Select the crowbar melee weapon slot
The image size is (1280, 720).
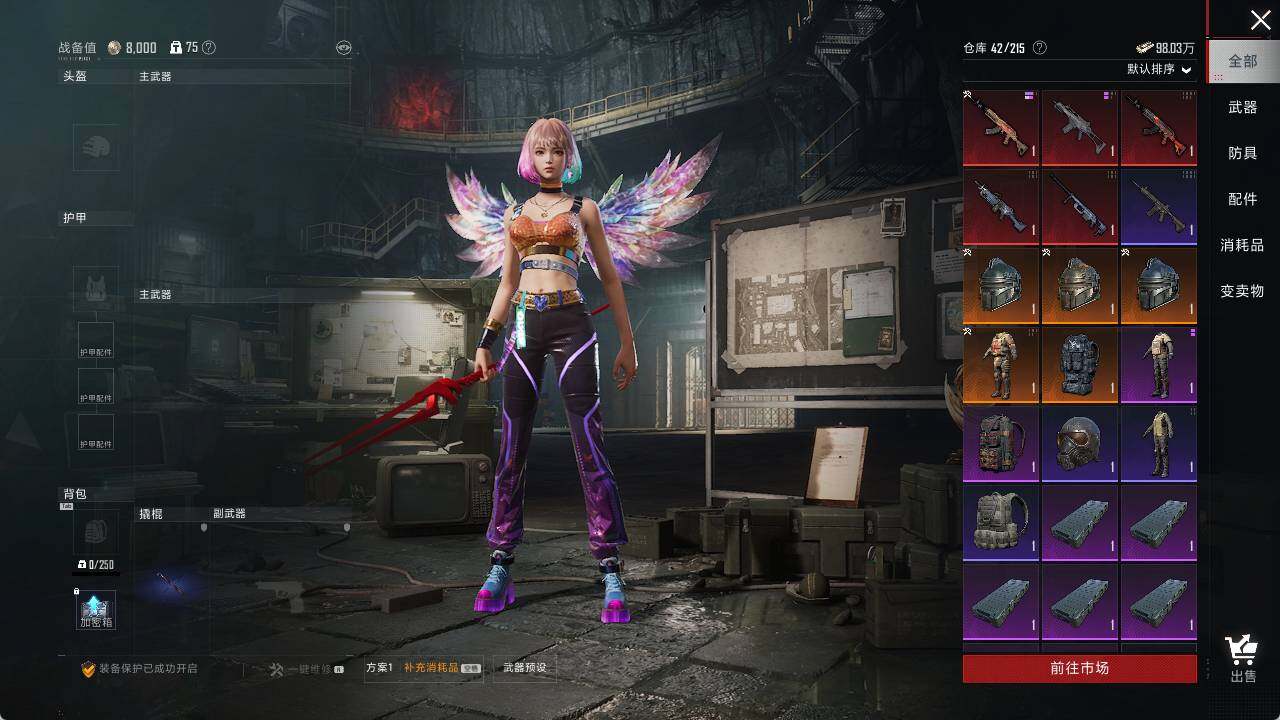pyautogui.click(x=170, y=582)
